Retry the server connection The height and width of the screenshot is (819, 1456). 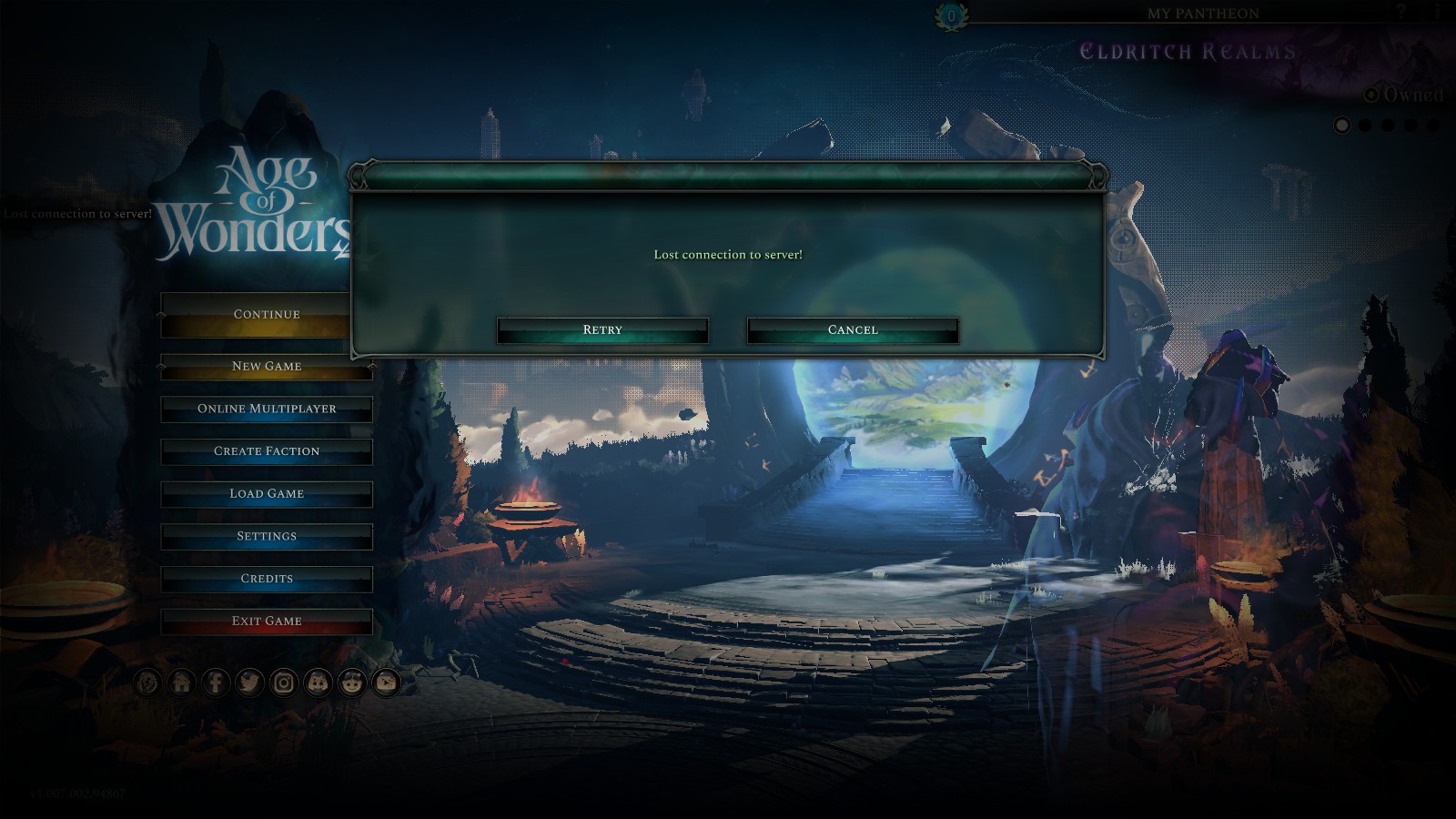click(x=601, y=329)
